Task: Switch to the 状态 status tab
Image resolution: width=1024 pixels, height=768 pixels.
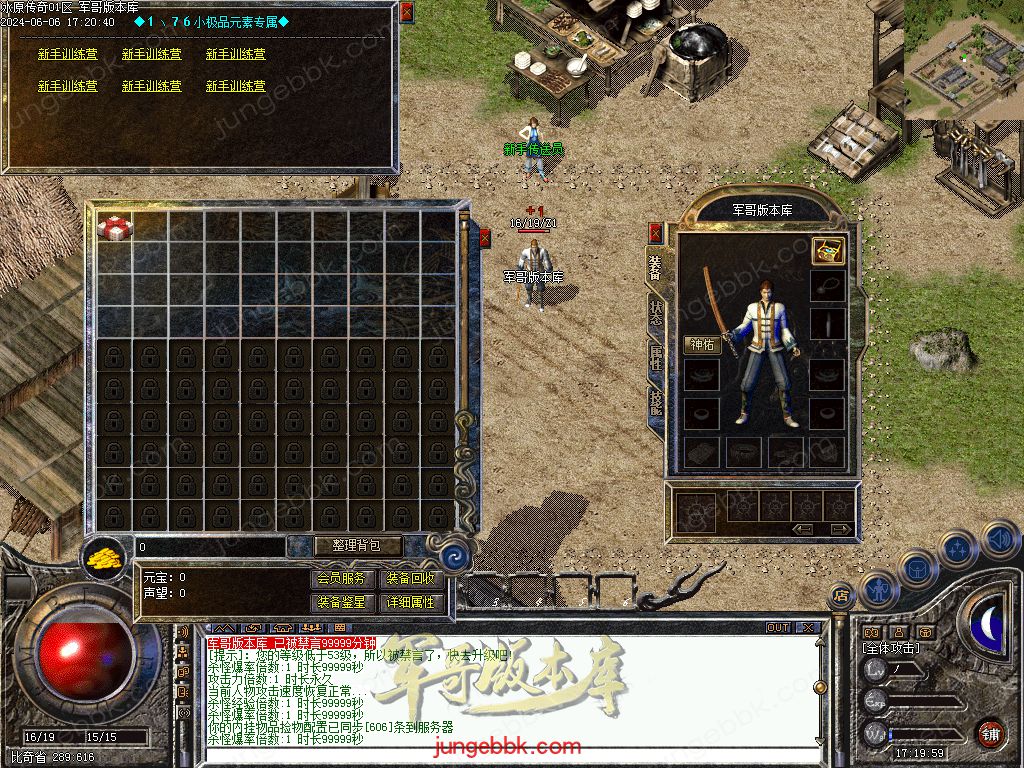Action: tap(656, 312)
